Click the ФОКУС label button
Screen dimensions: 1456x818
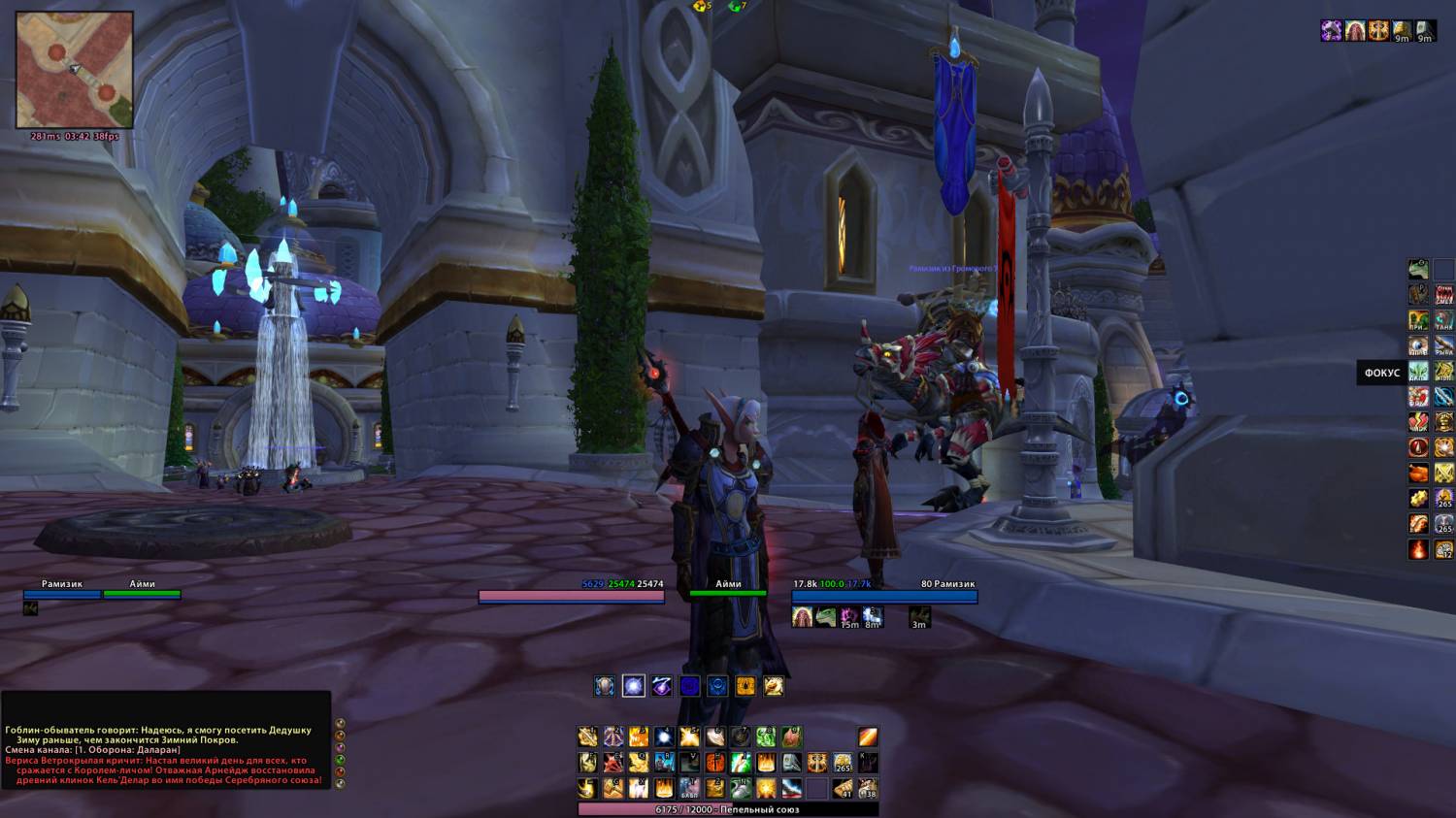pos(1381,373)
